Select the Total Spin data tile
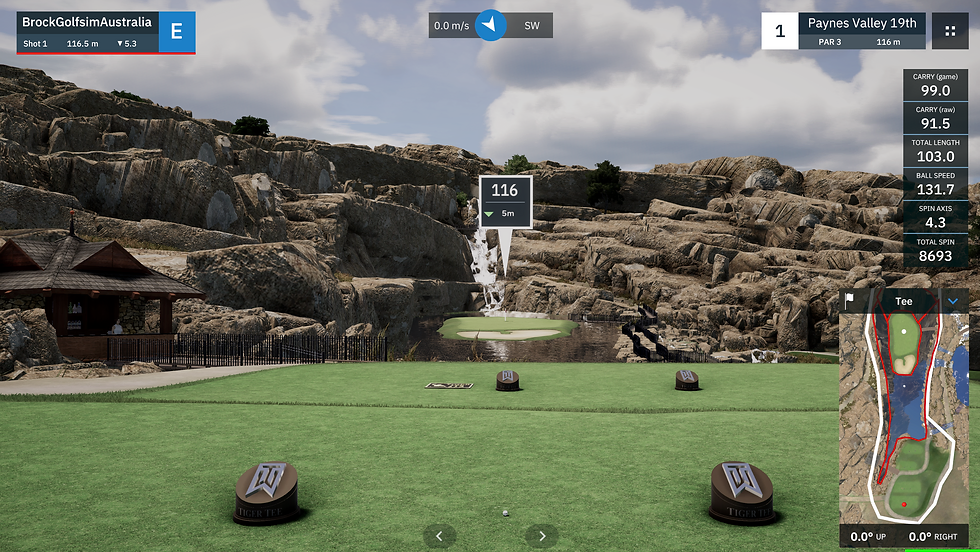This screenshot has width=980, height=552. point(935,250)
